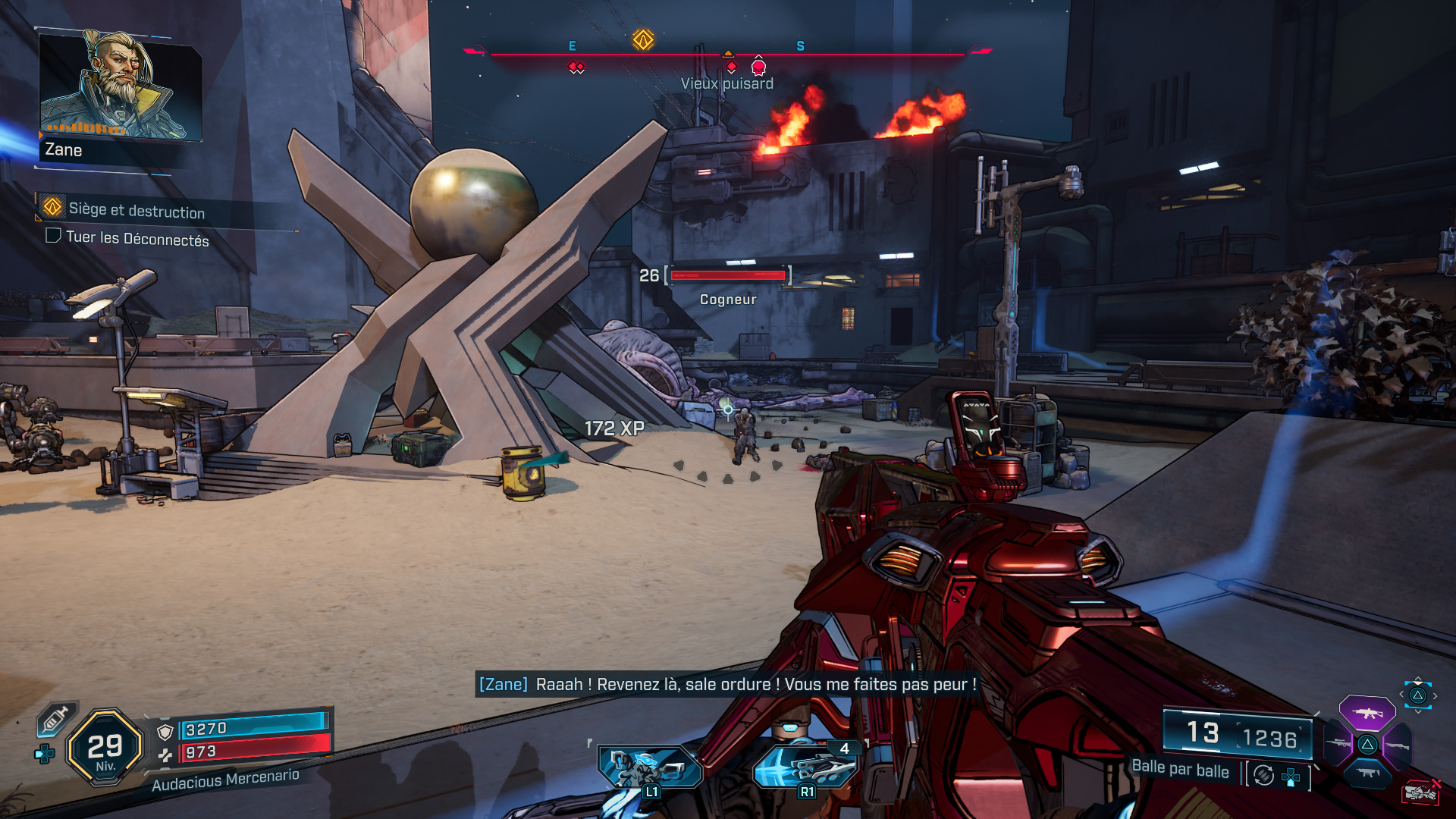Select the sniper rifle weapon slot
Viewport: 1456px width, 819px height.
[x=1338, y=743]
